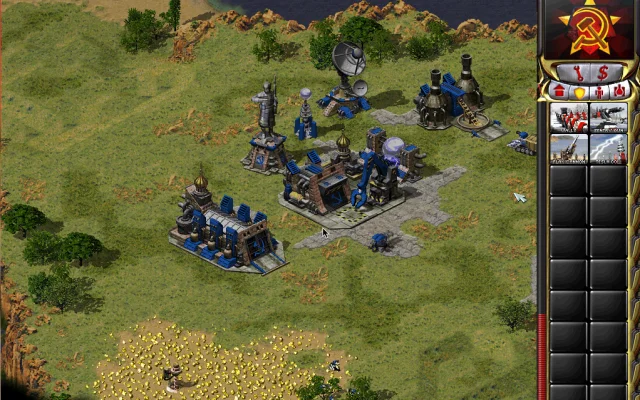The height and width of the screenshot is (400, 640).
Task: Click the Soviet hammer and sickle radar panel
Action: click(x=590, y=28)
